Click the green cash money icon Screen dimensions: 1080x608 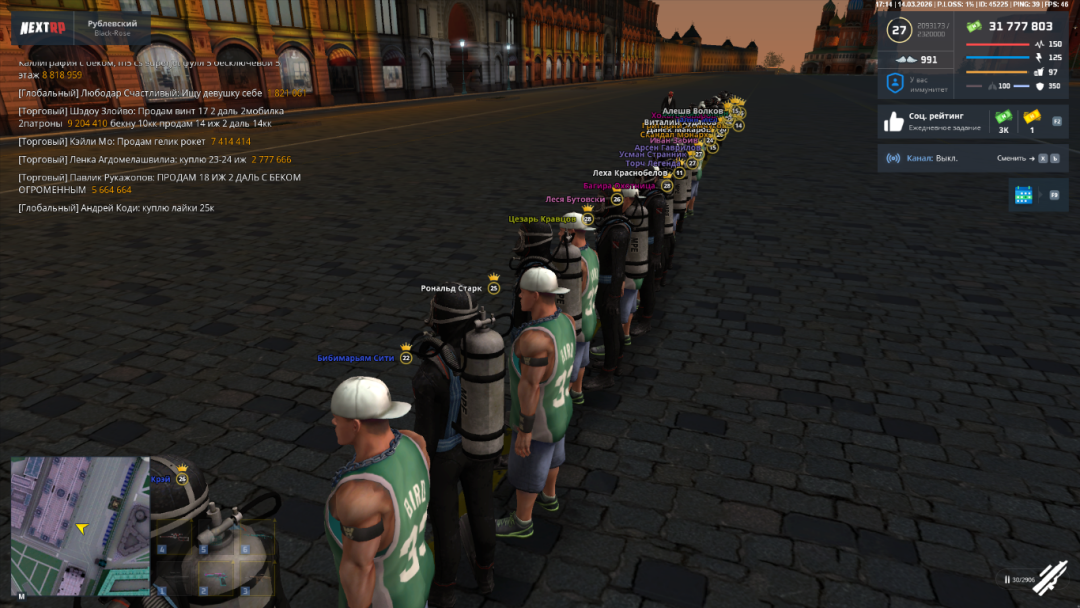coord(973,26)
